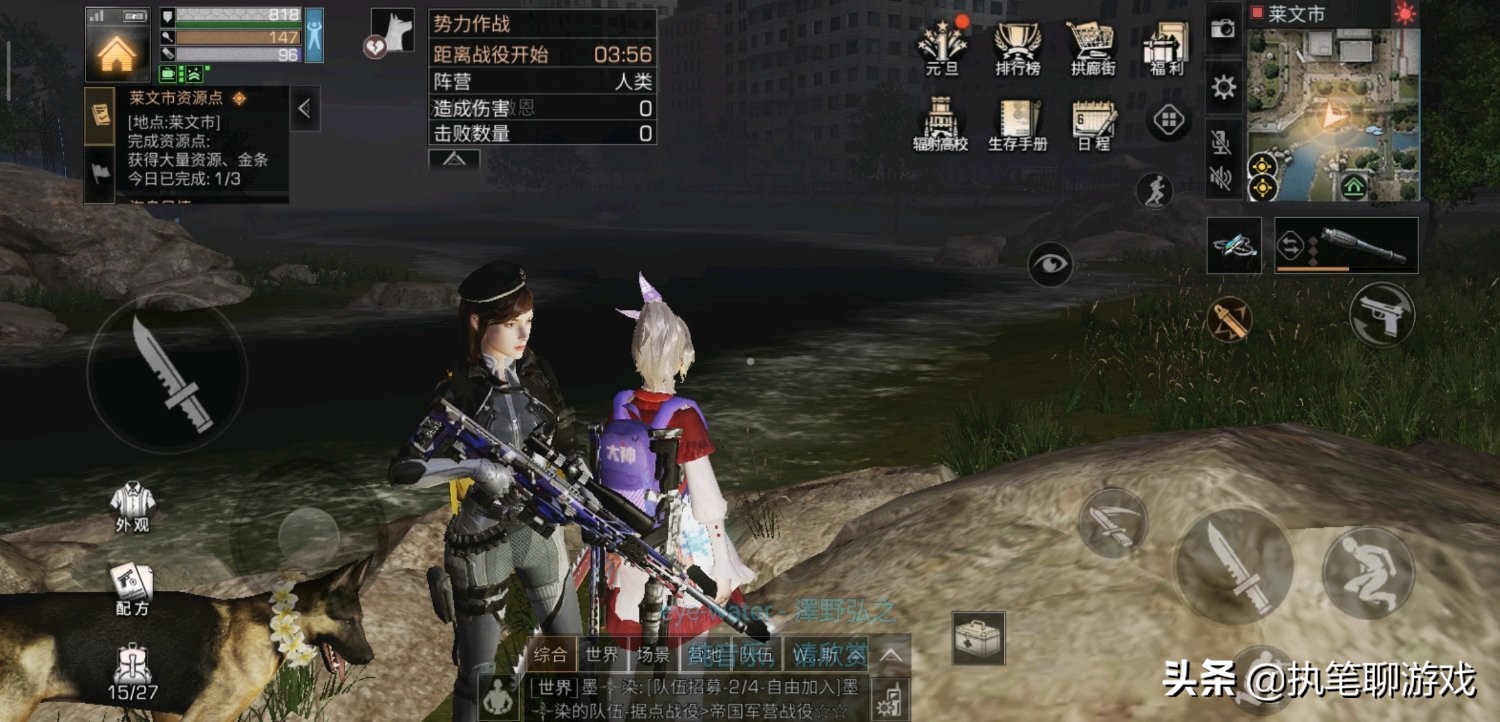Open the backpack showing 15/27
Viewport: 1500px width, 722px height.
[133, 670]
